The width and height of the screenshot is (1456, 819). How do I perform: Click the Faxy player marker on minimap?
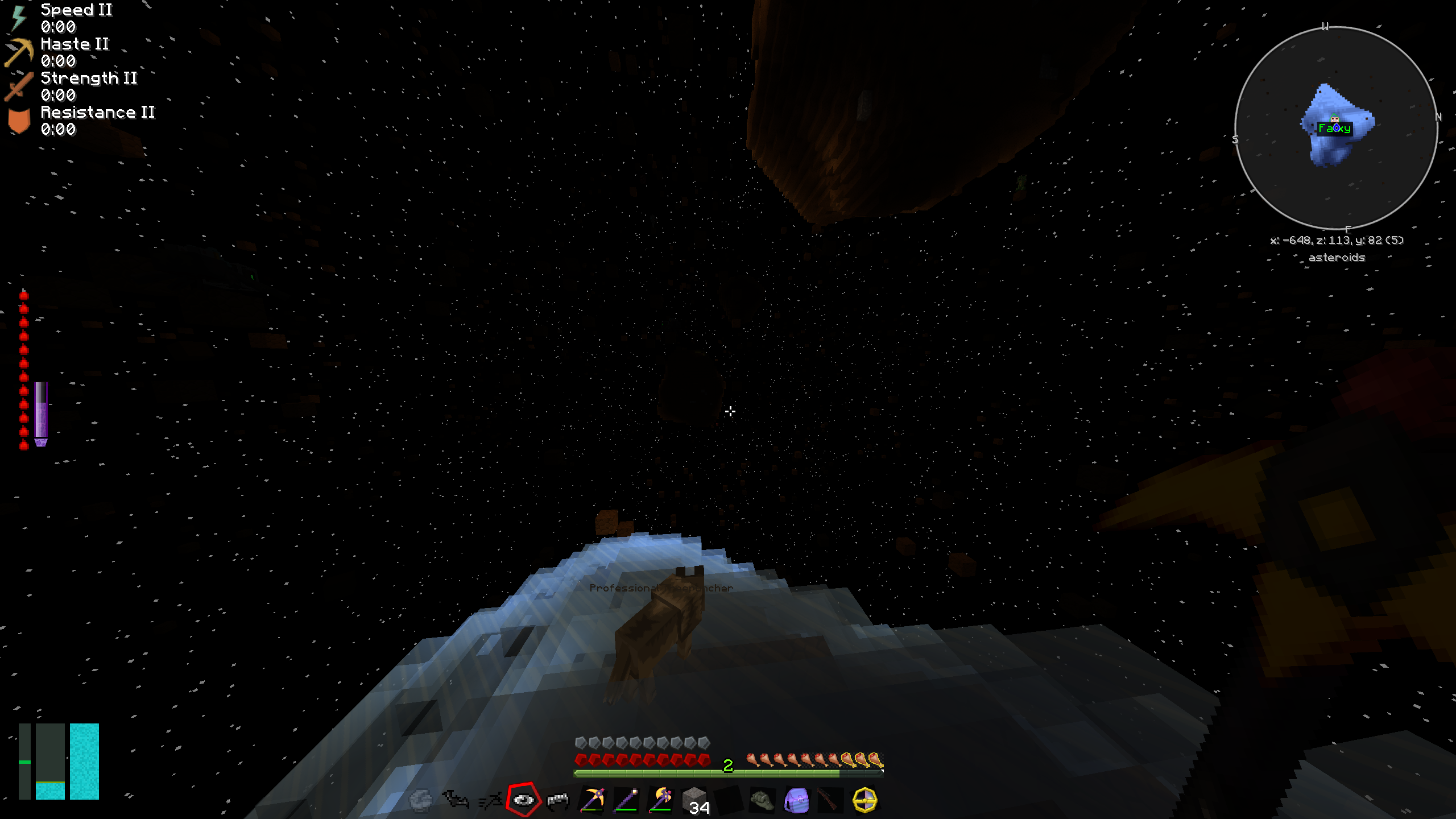1334,128
